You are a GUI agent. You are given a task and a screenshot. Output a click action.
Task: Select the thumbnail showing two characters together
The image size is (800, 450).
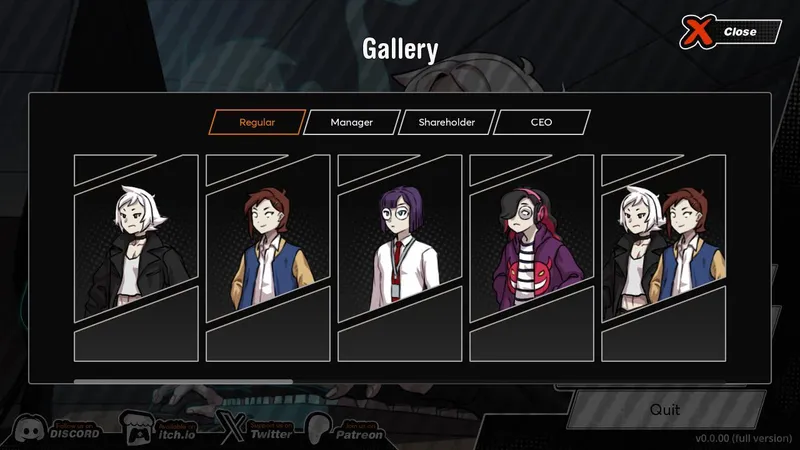664,257
